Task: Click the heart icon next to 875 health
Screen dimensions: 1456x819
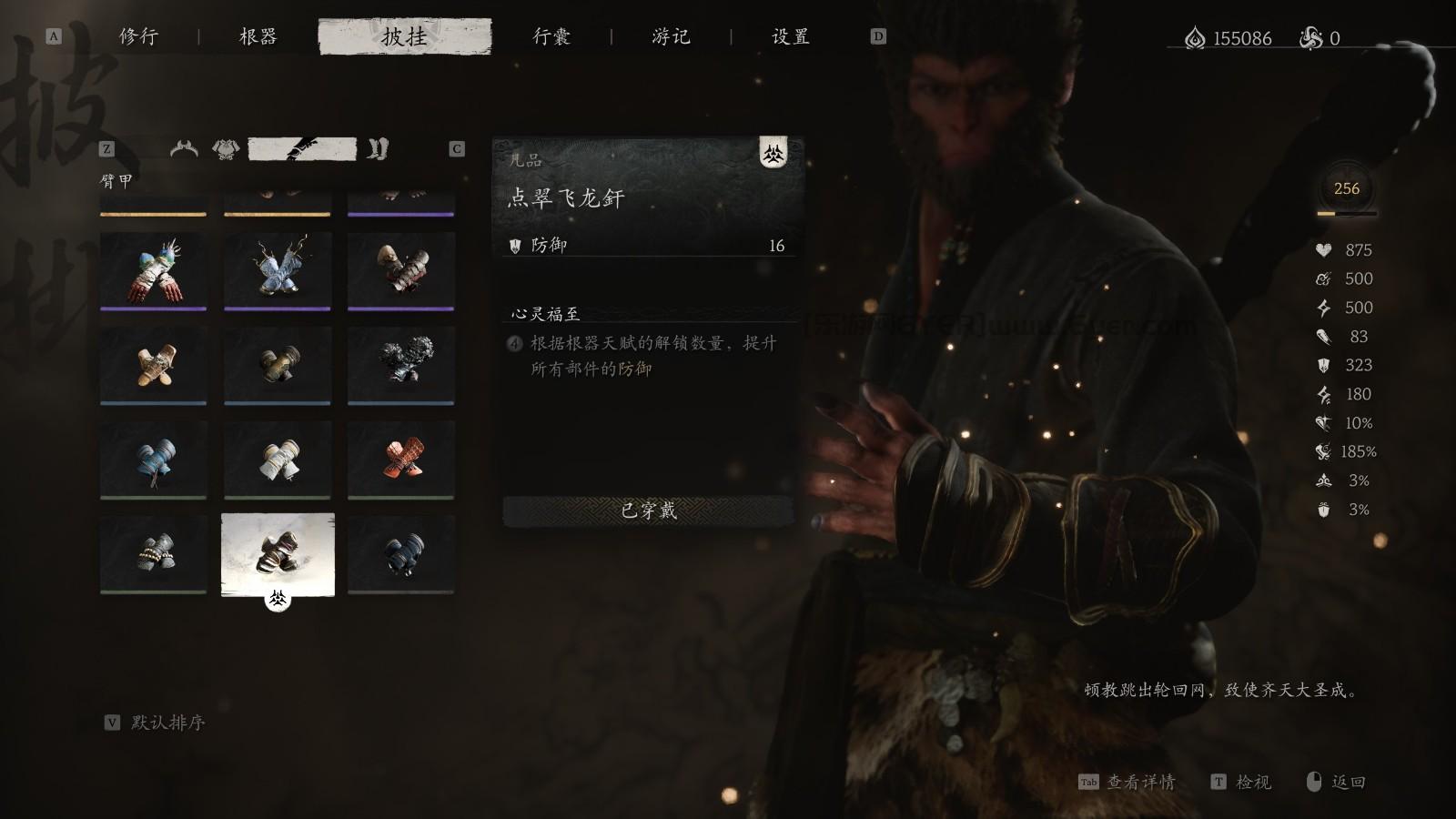Action: [1324, 249]
